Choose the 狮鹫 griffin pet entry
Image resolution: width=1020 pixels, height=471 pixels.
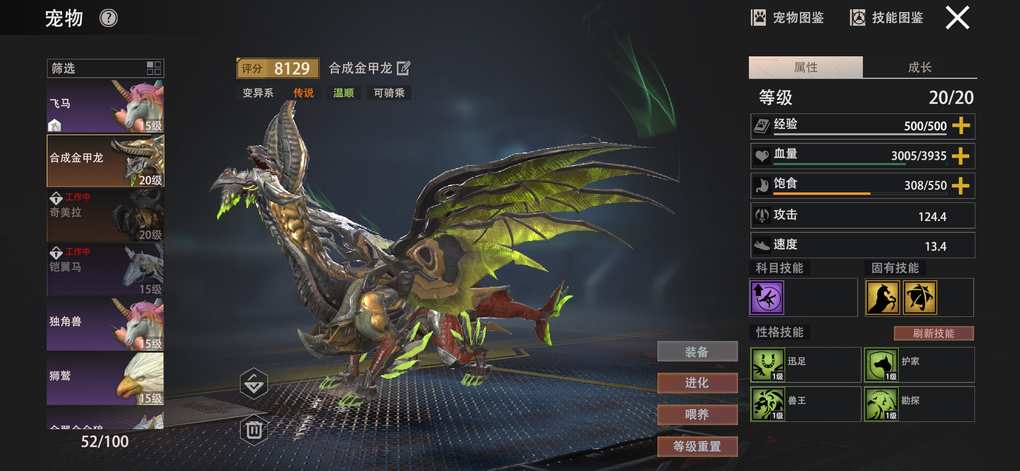[105, 378]
